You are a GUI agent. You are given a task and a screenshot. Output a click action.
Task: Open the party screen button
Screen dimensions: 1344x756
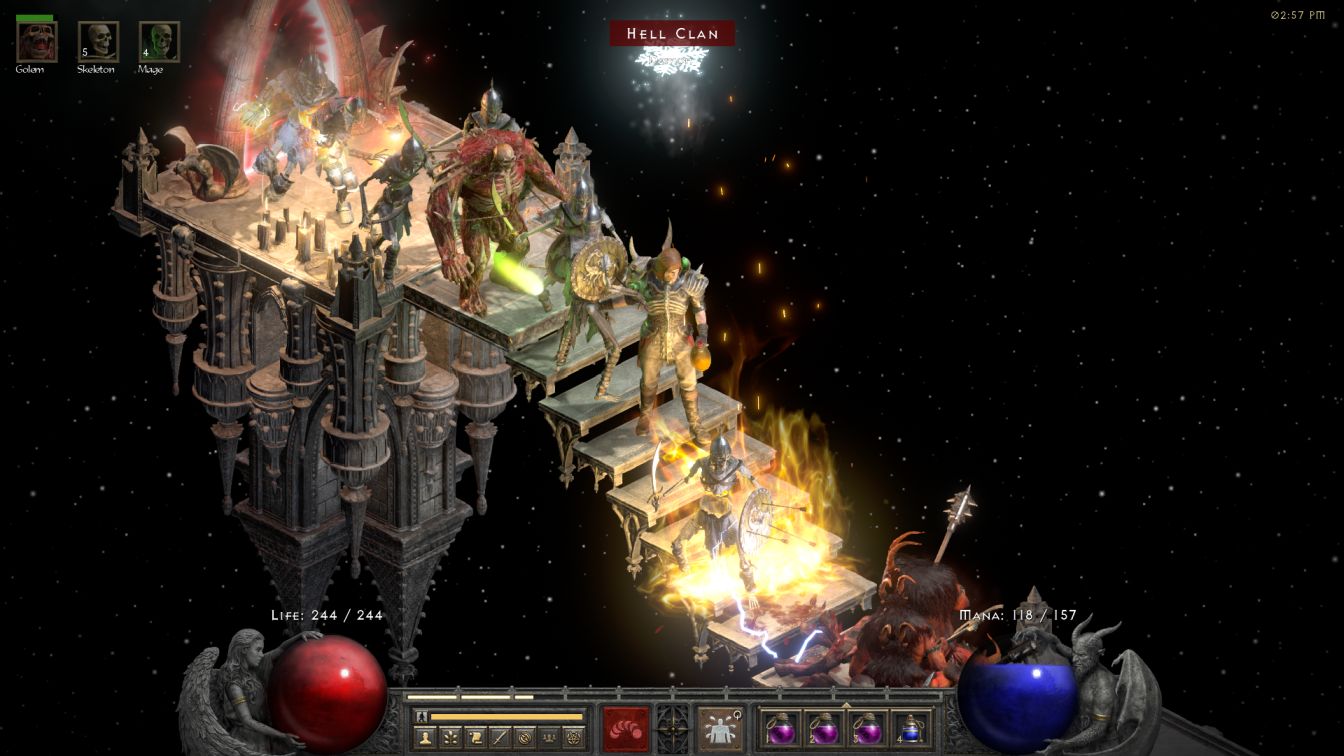pyautogui.click(x=549, y=737)
